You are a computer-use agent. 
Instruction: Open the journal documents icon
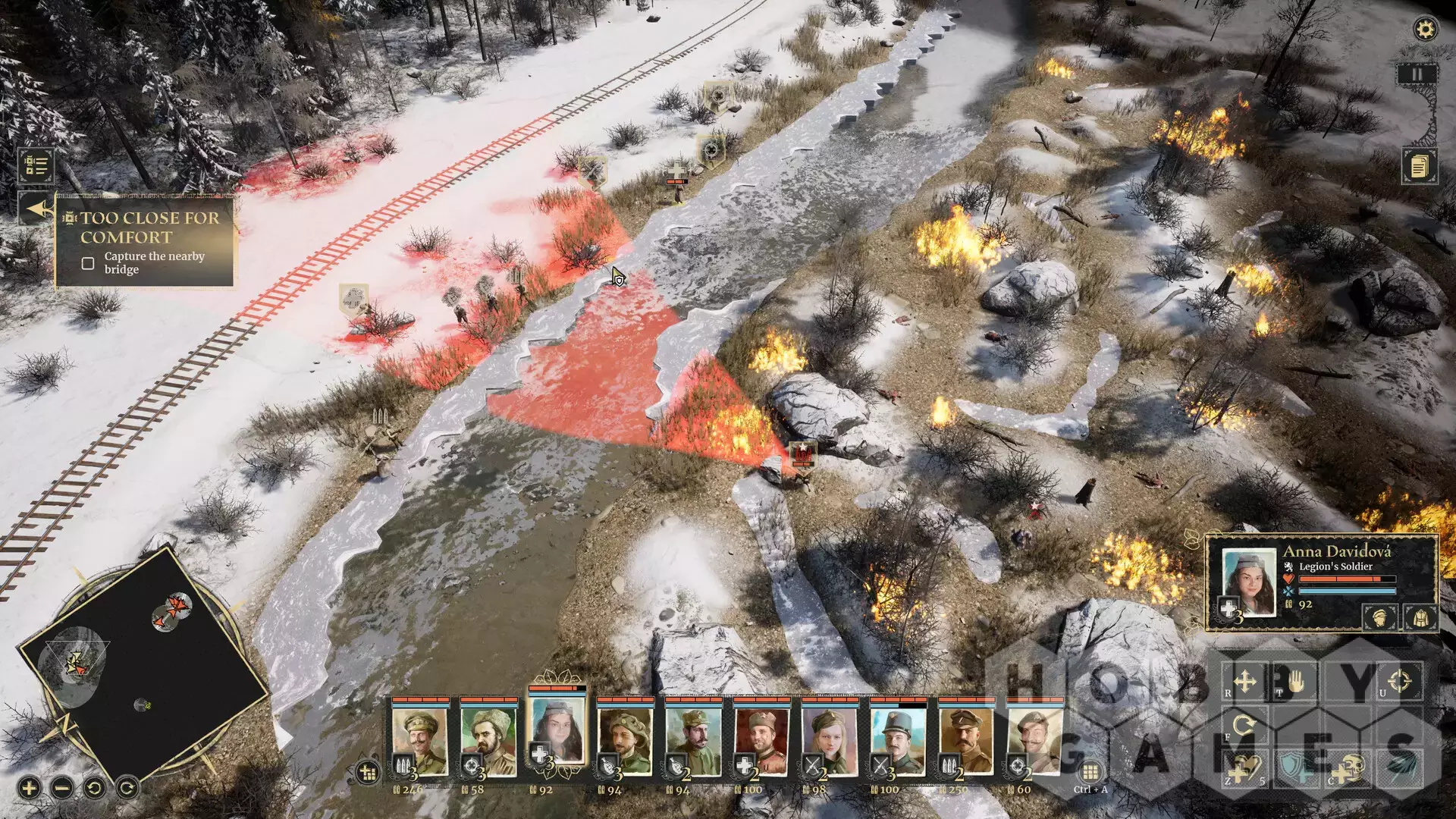1419,165
